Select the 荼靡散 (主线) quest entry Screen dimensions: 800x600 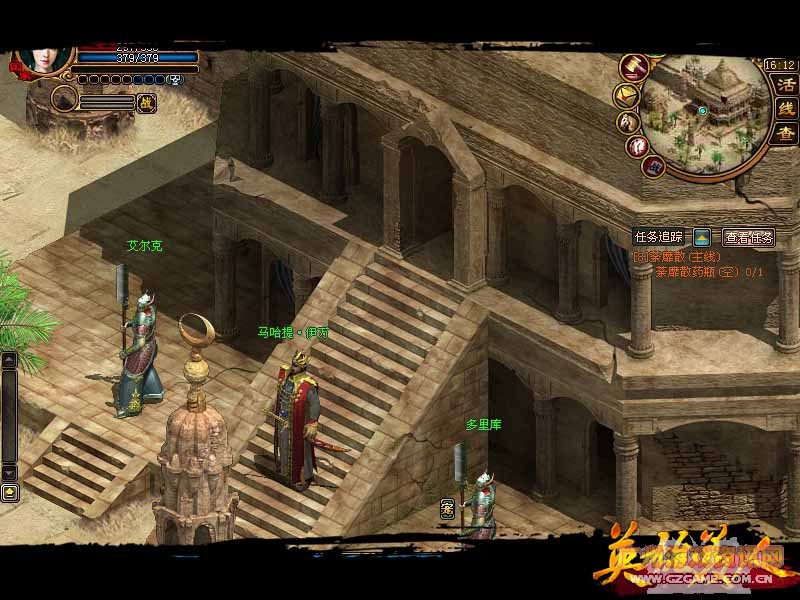[x=676, y=256]
